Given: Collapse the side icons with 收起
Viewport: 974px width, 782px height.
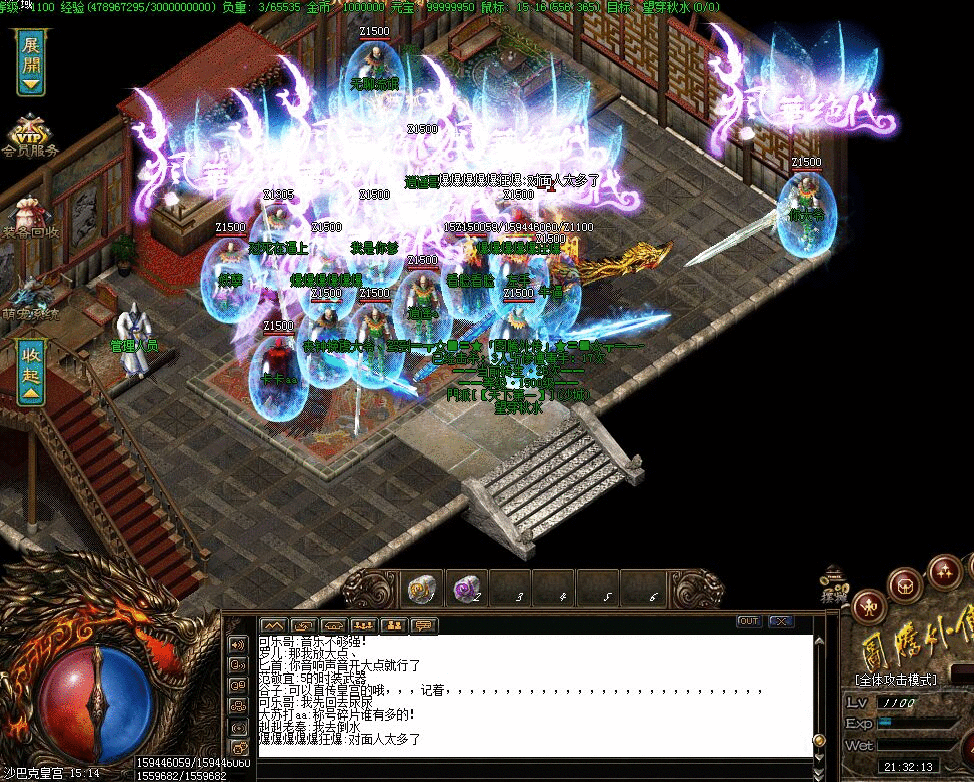Looking at the screenshot, I should point(31,372).
